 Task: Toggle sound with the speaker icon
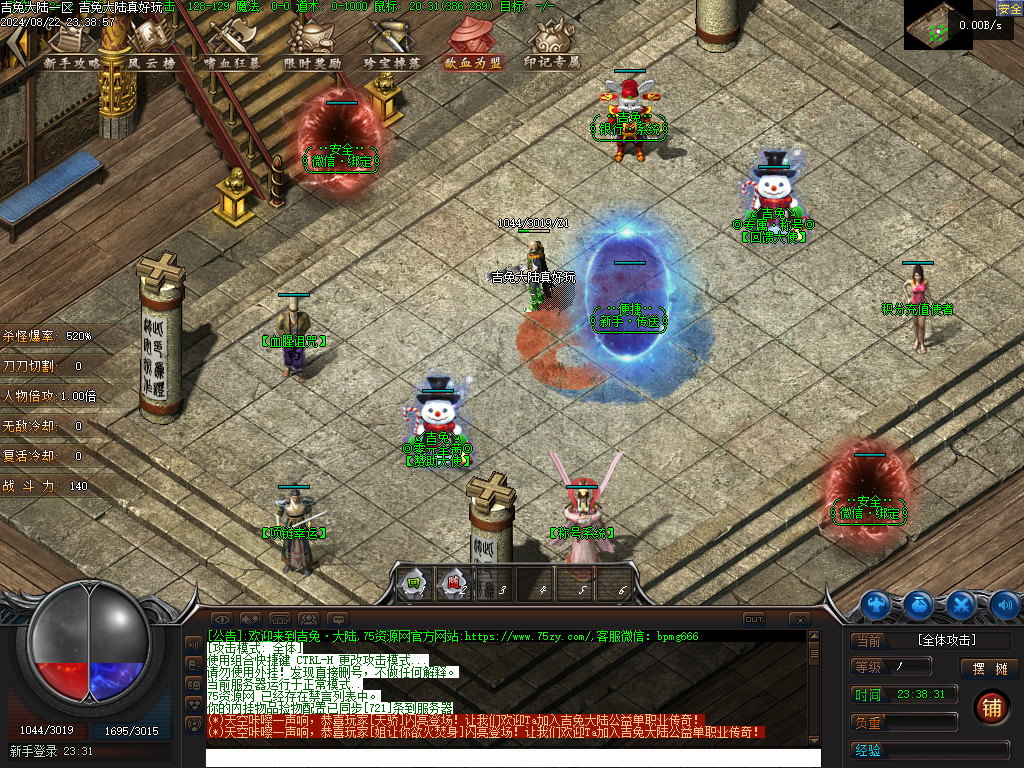(1004, 604)
